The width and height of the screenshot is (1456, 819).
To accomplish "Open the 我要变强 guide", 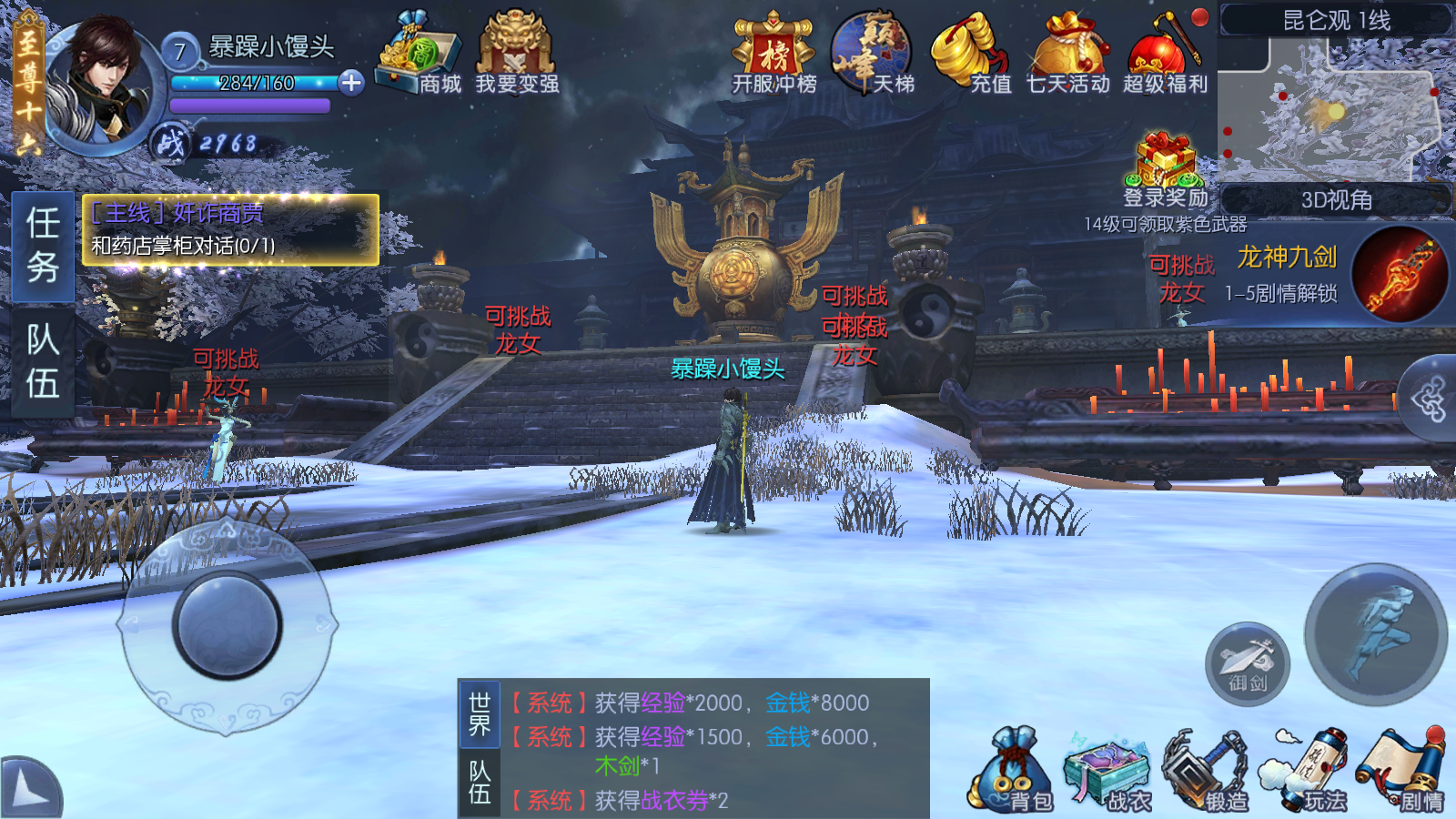I will point(516,55).
